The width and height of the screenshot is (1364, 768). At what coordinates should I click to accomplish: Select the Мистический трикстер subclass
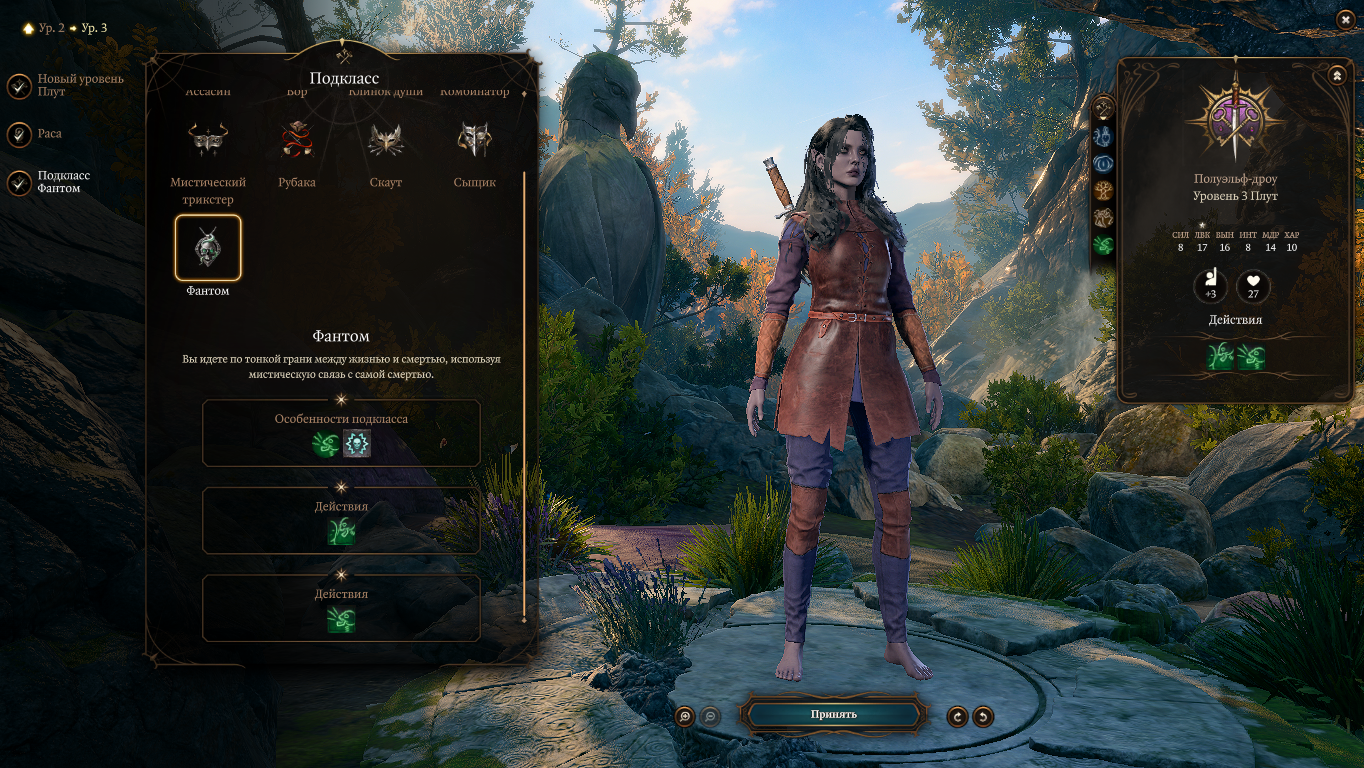[208, 141]
